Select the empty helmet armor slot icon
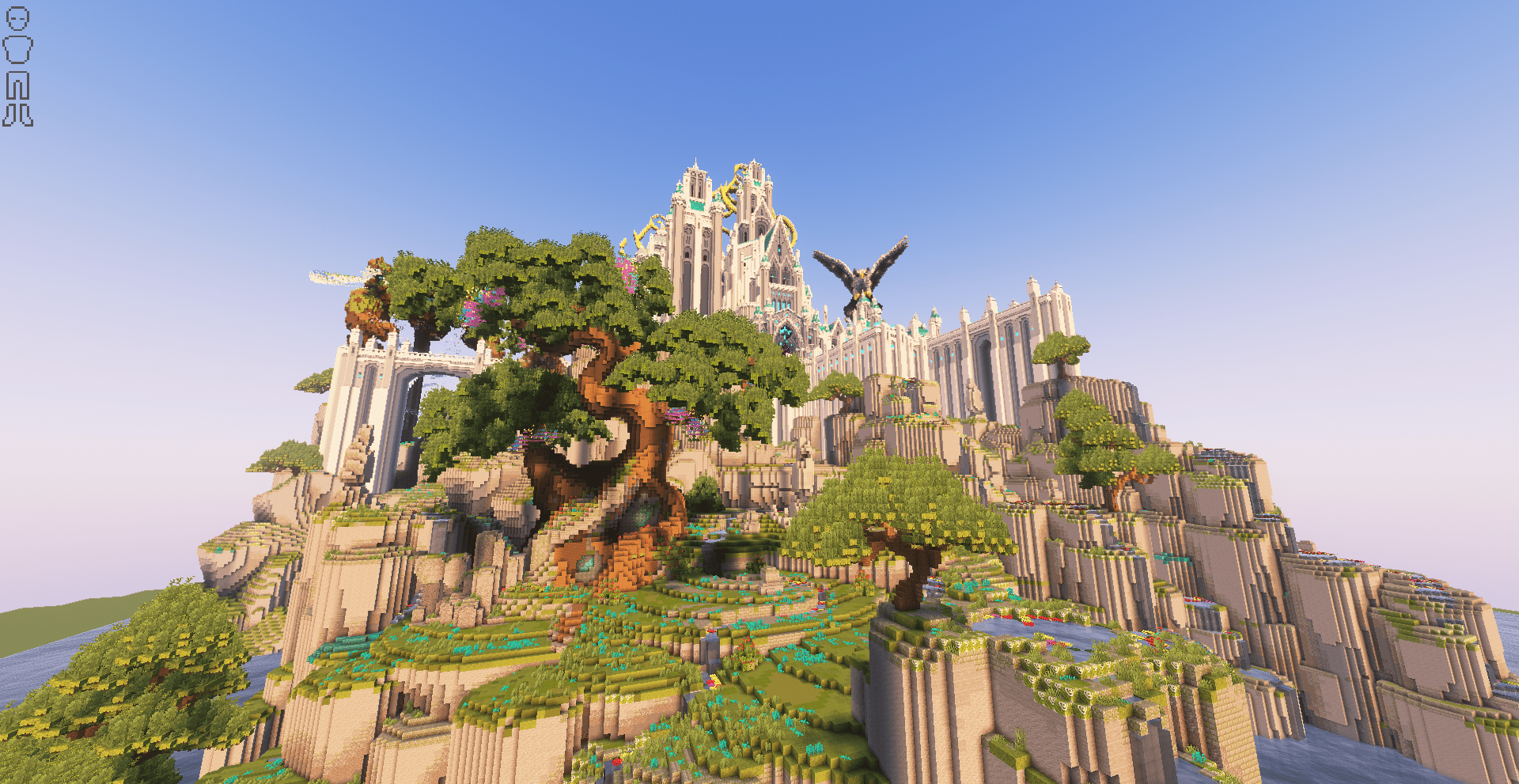This screenshot has width=1519, height=784. coord(17,19)
